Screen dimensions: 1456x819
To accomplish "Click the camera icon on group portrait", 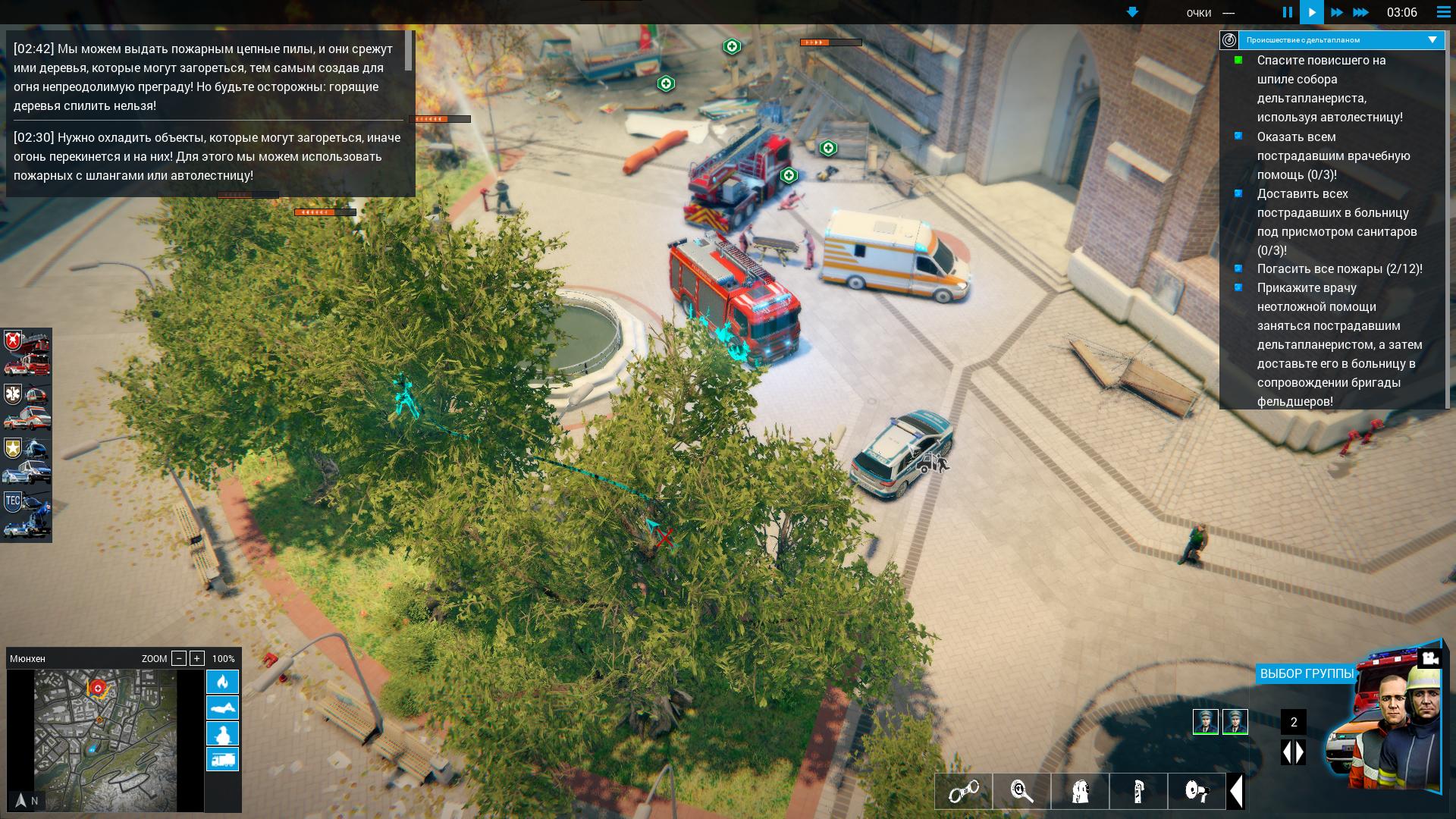I will [x=1430, y=658].
